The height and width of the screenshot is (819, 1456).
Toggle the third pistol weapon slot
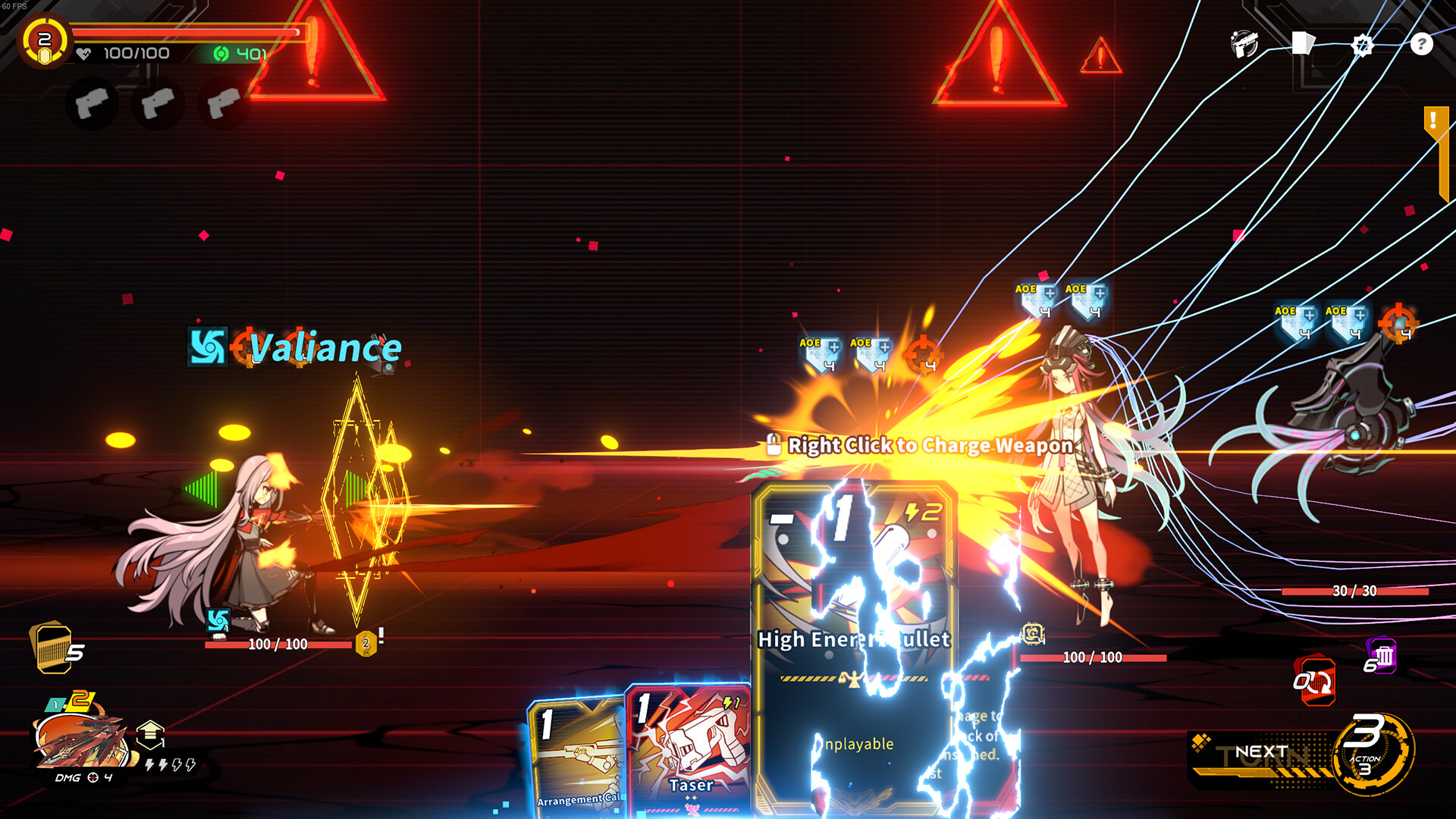tap(223, 102)
